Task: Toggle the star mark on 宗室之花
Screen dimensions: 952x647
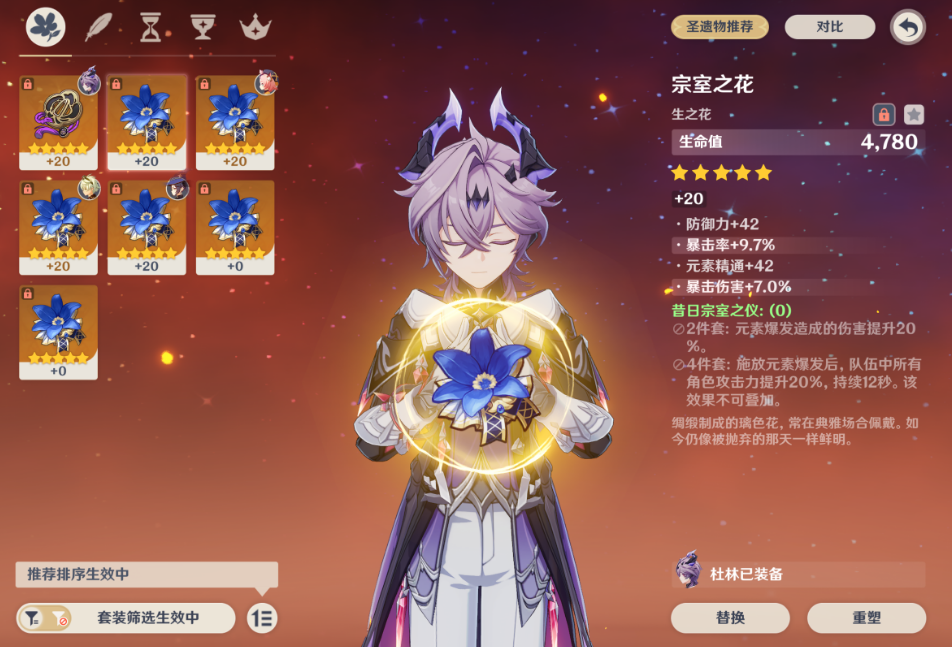Action: (x=914, y=114)
